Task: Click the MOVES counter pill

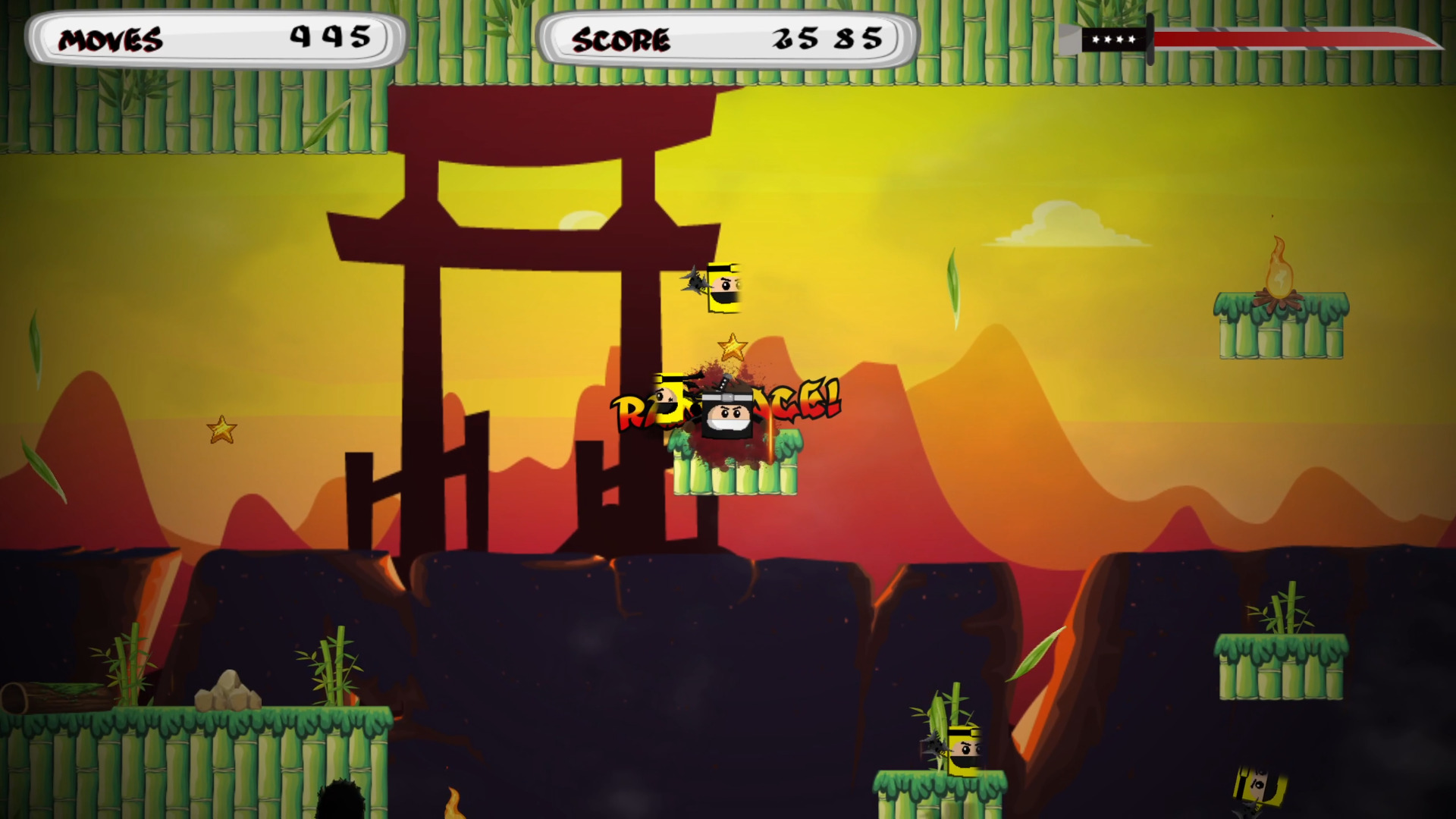Action: click(216, 38)
